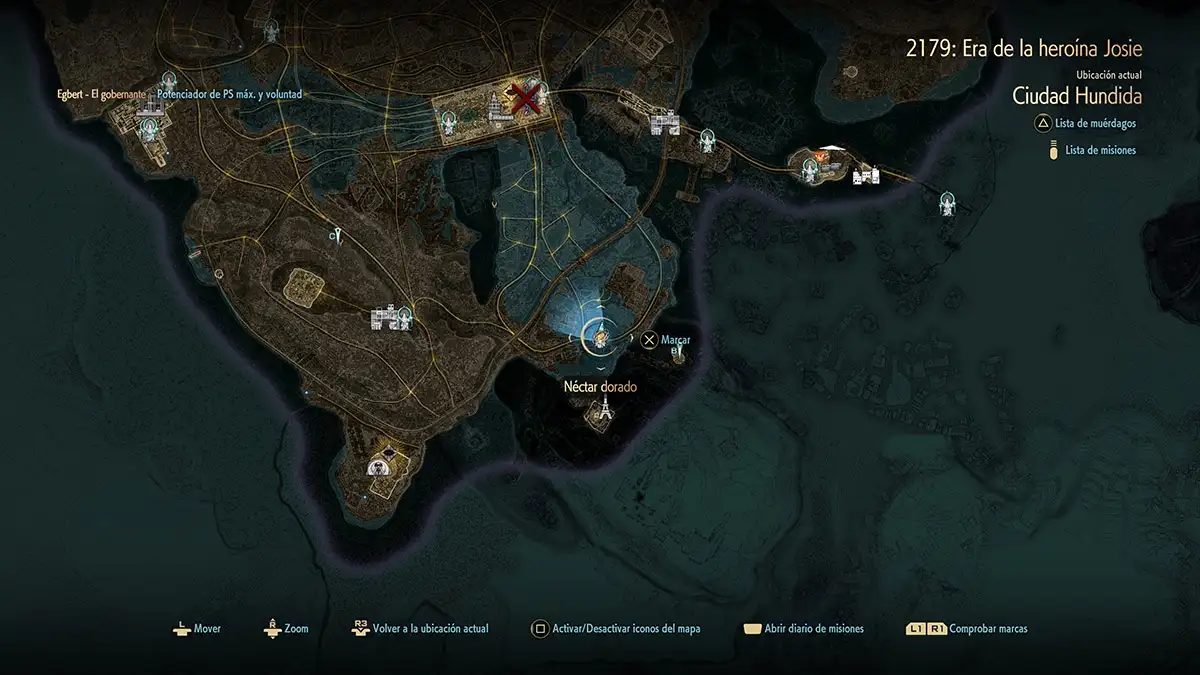
Task: Open the Lista de misiones
Action: (1100, 150)
